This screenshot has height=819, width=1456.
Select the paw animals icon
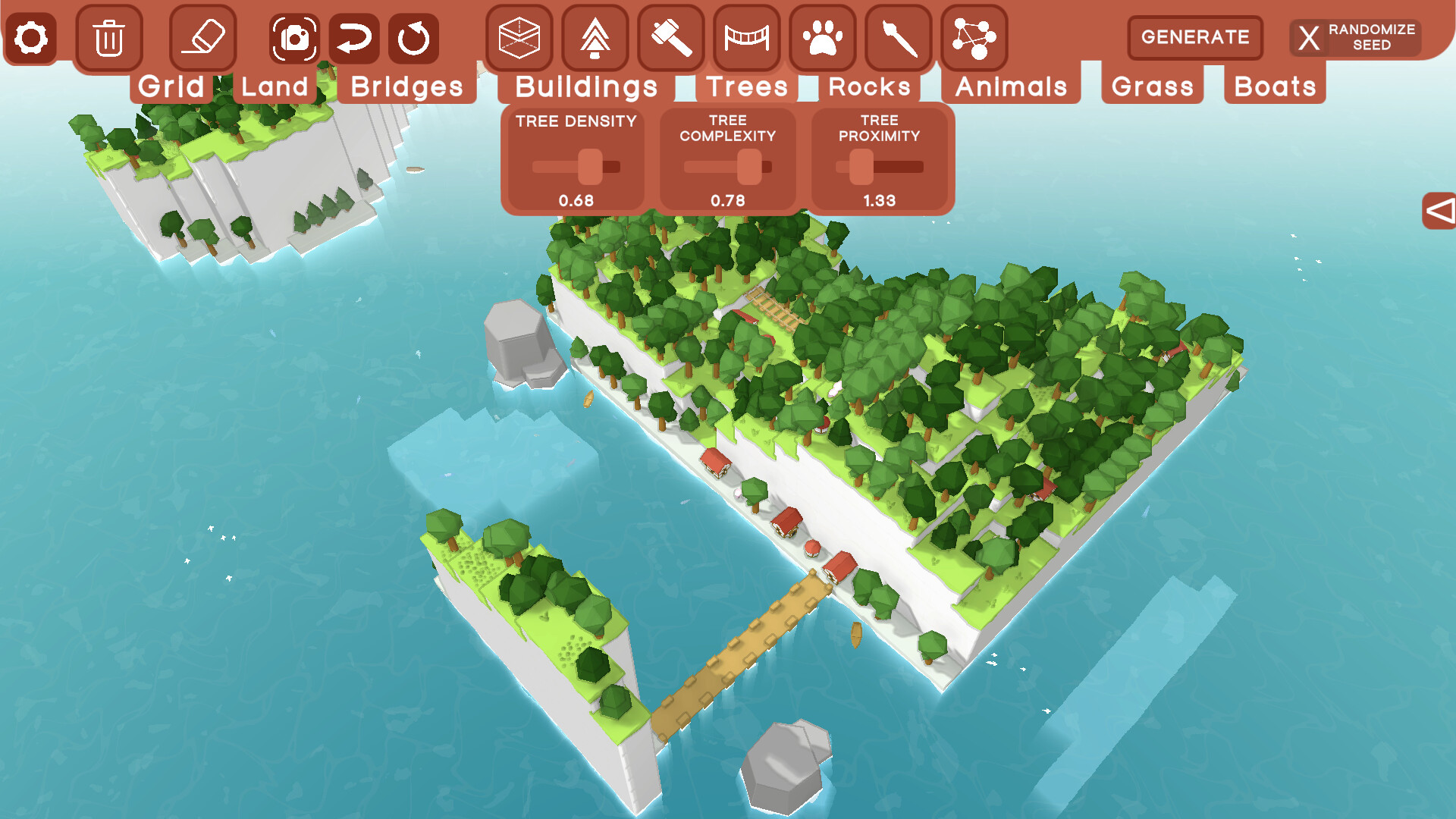coord(825,37)
